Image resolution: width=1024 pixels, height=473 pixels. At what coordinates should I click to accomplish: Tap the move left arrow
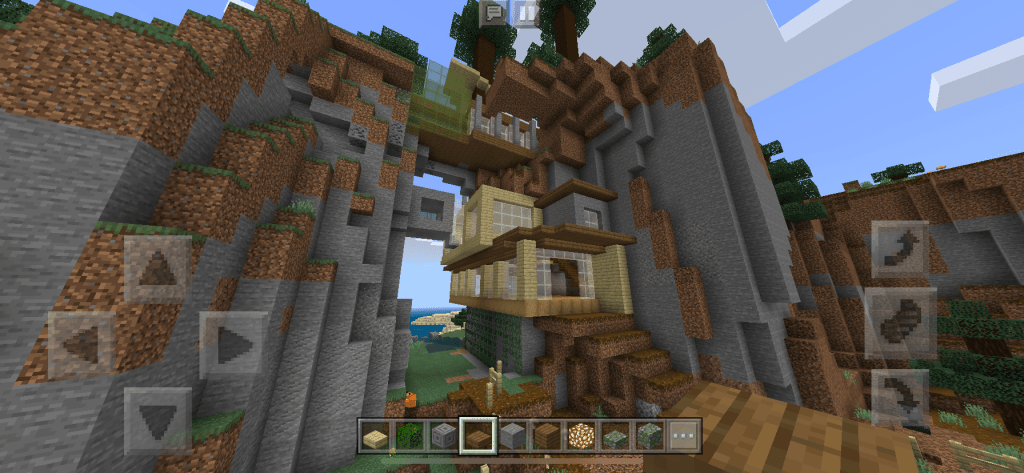click(82, 345)
